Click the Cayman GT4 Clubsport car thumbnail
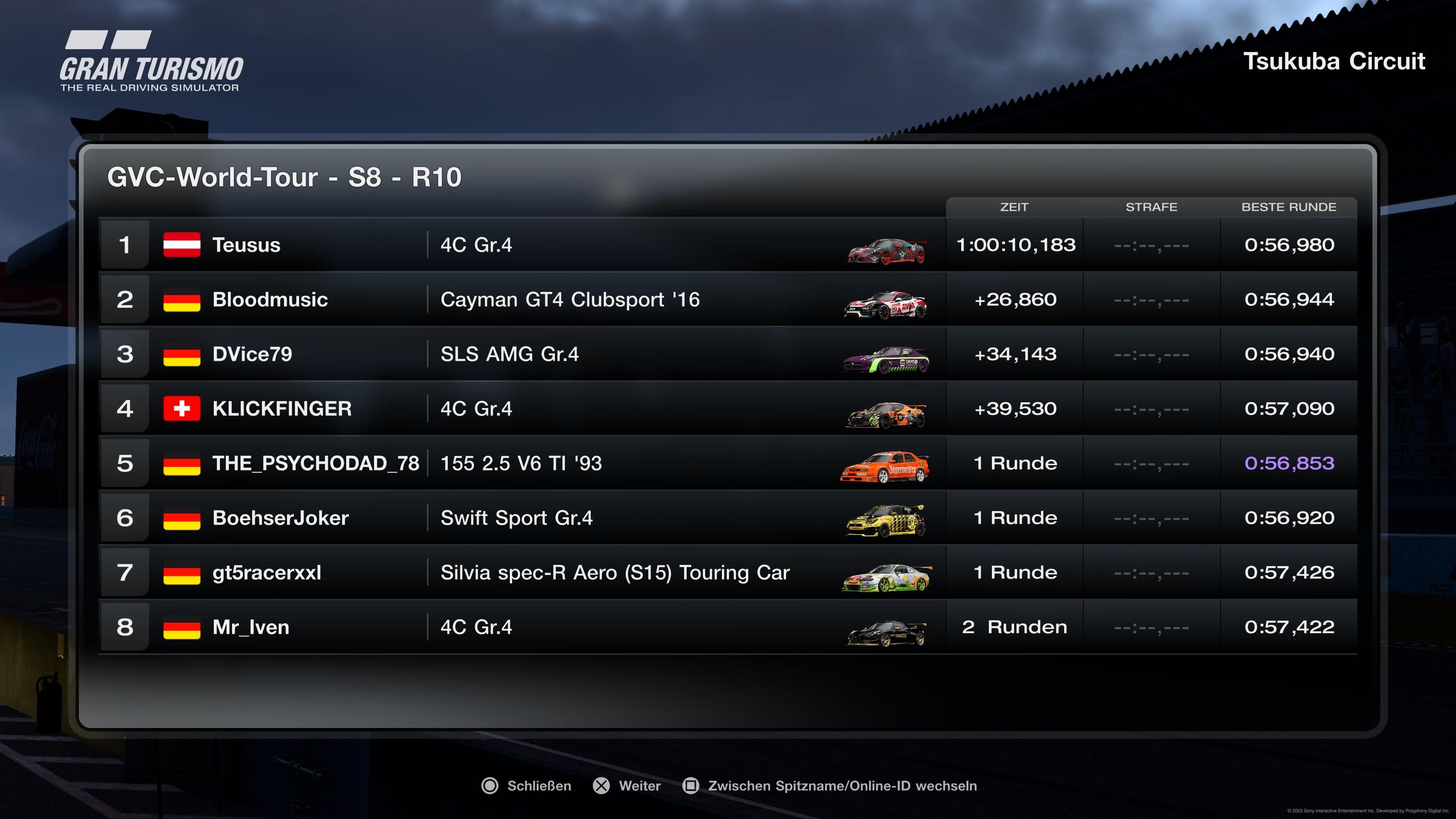 point(885,304)
